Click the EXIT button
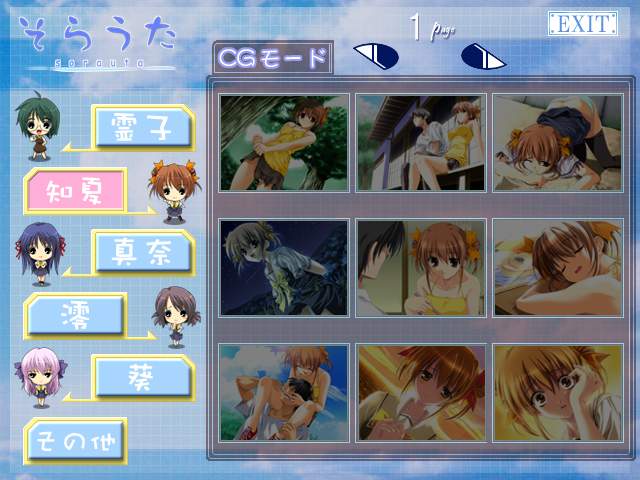Image resolution: width=640 pixels, height=480 pixels. pos(581,24)
